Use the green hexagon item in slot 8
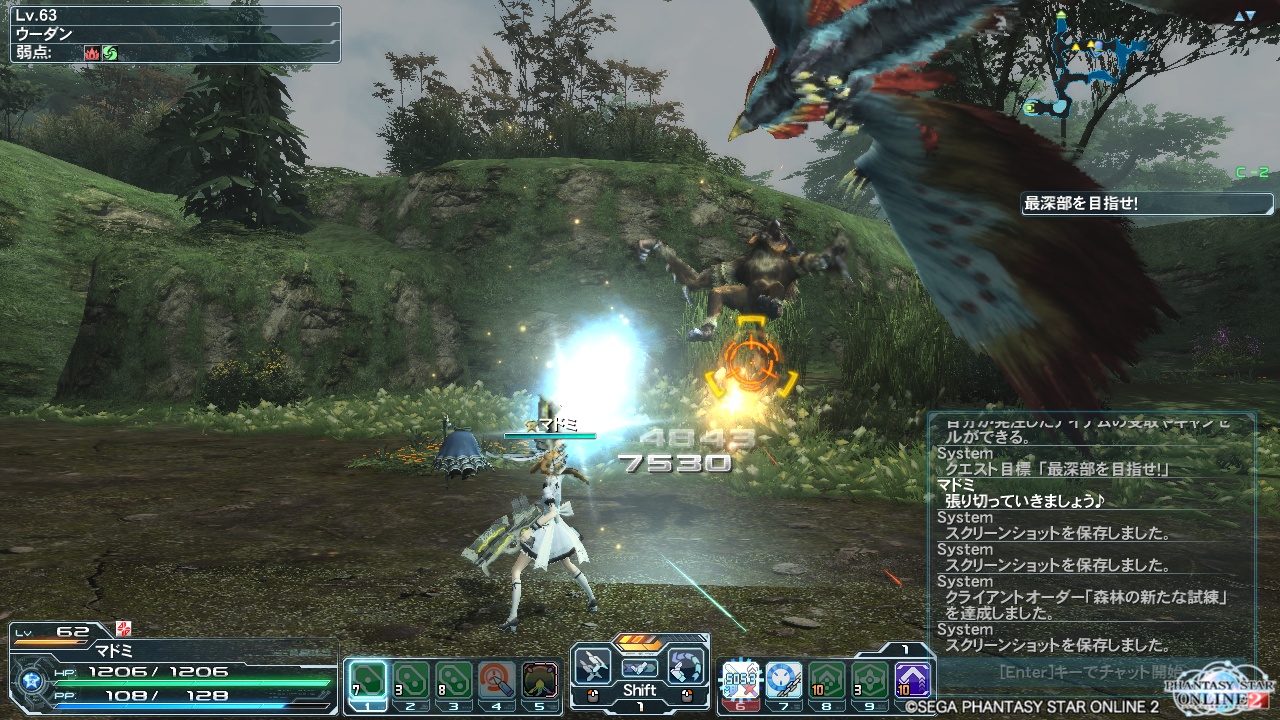 [826, 680]
